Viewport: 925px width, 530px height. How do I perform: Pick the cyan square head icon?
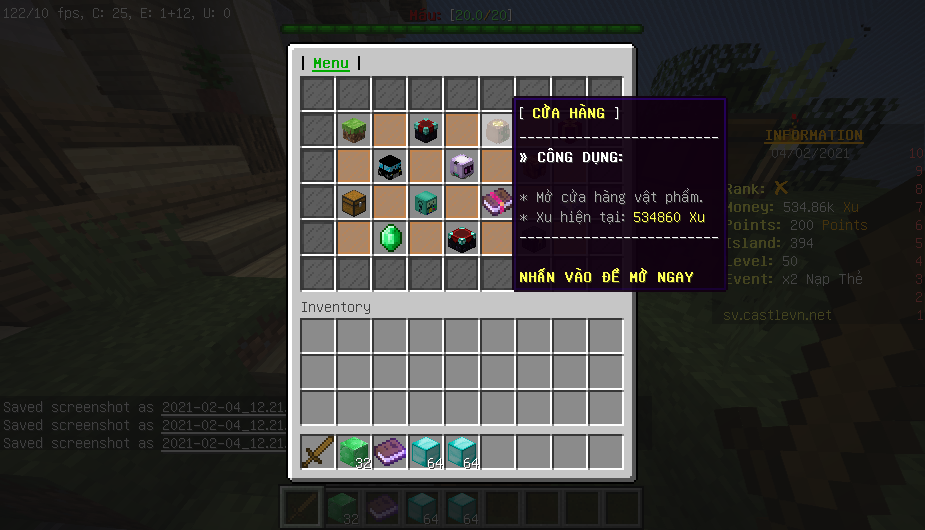coord(426,202)
